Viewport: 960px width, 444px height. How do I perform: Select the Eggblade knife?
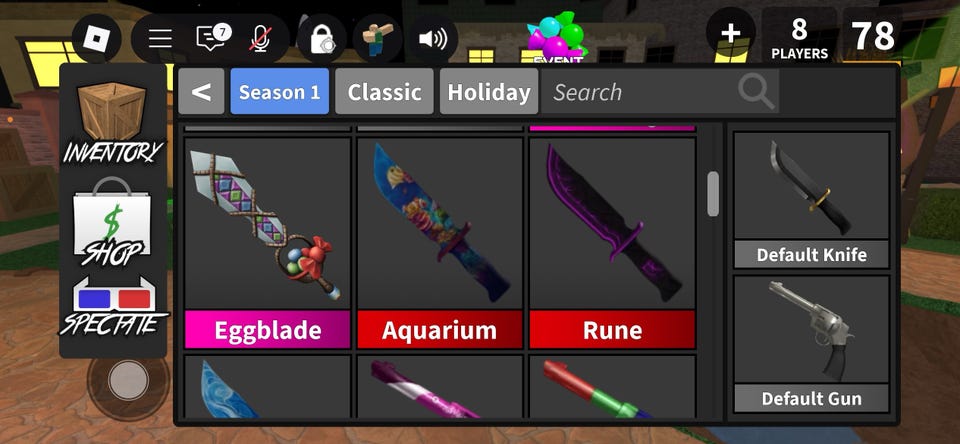coord(267,242)
